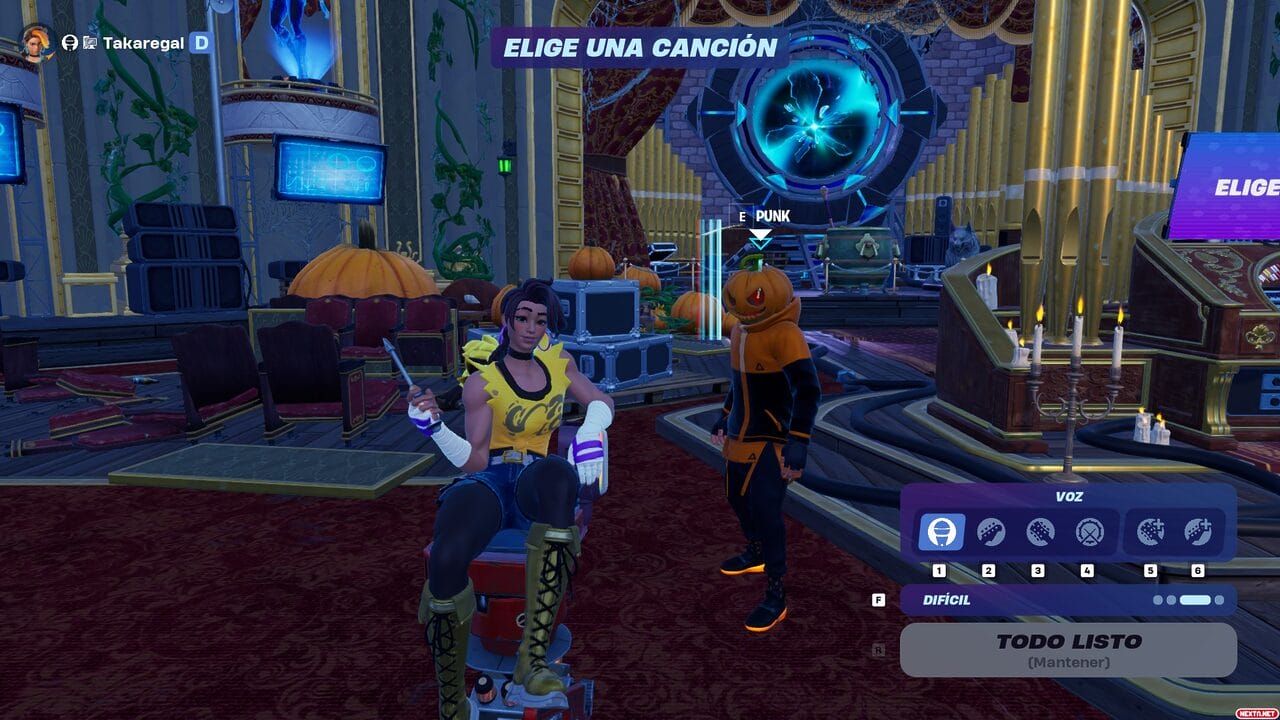Select the lead guitar instrument icon
The image size is (1280, 720).
pyautogui.click(x=991, y=532)
